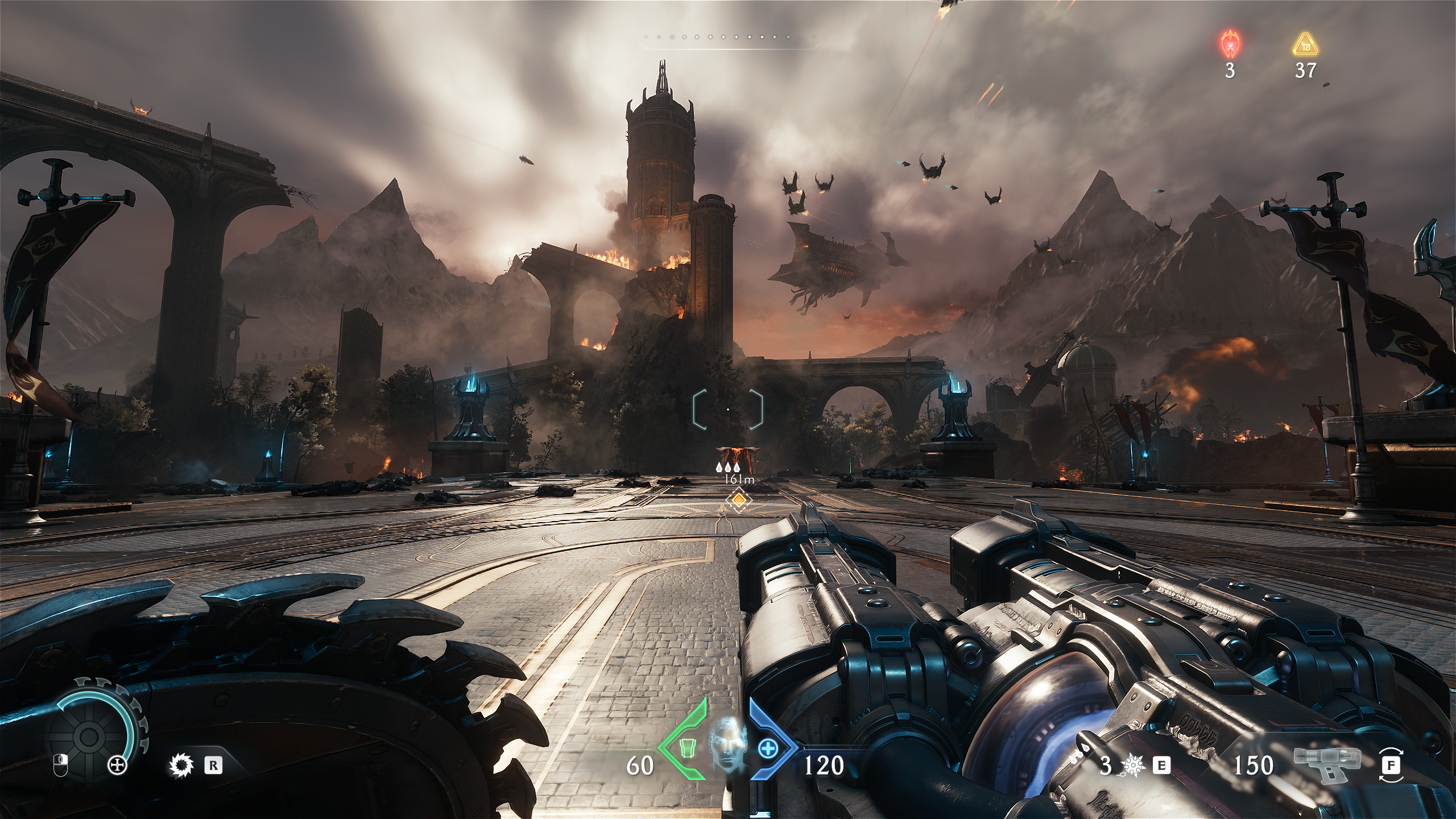Click the spiked melee charge icon
This screenshot has width=1456, height=819.
coord(1133,767)
